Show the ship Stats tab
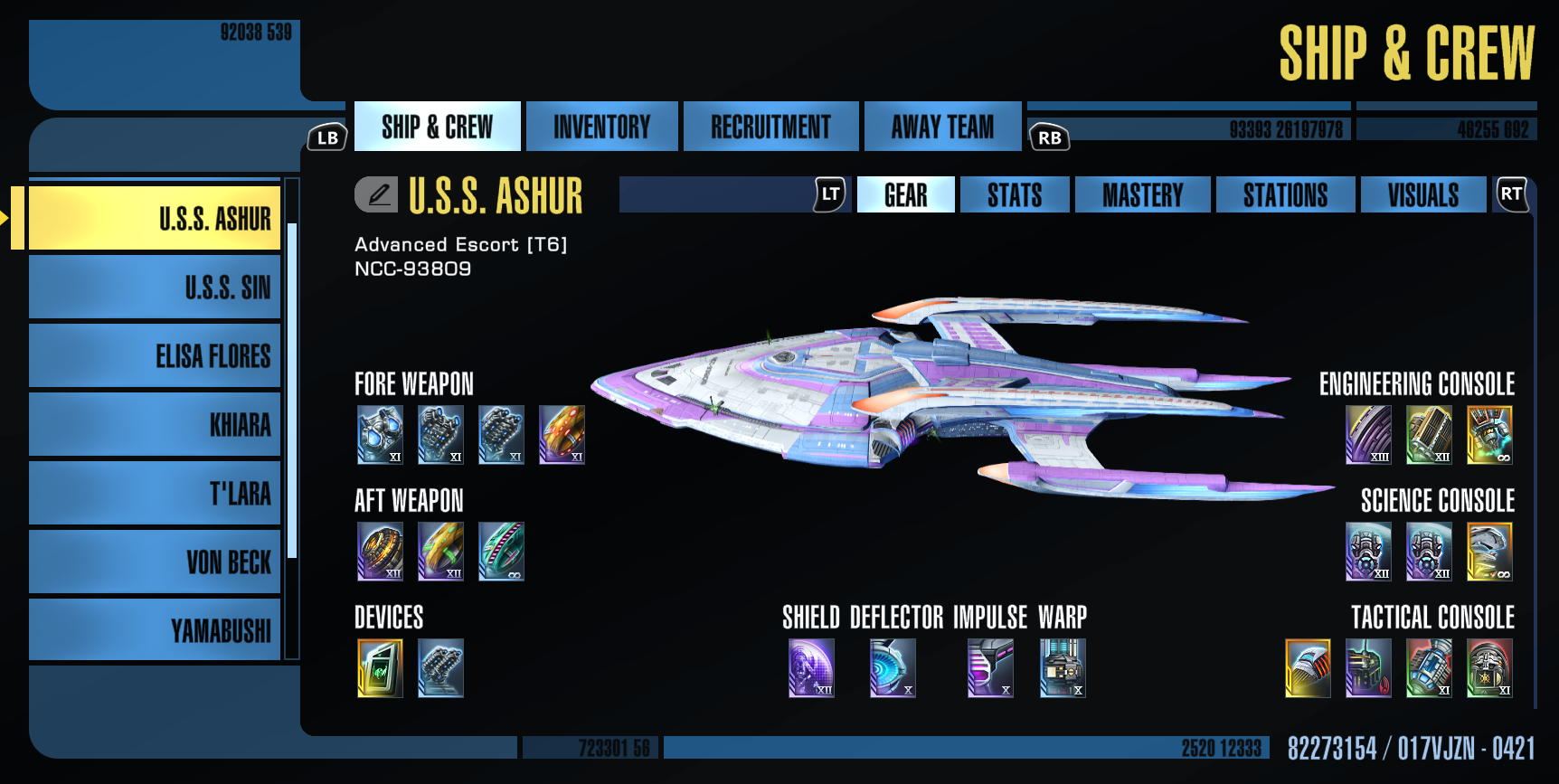 tap(1014, 194)
